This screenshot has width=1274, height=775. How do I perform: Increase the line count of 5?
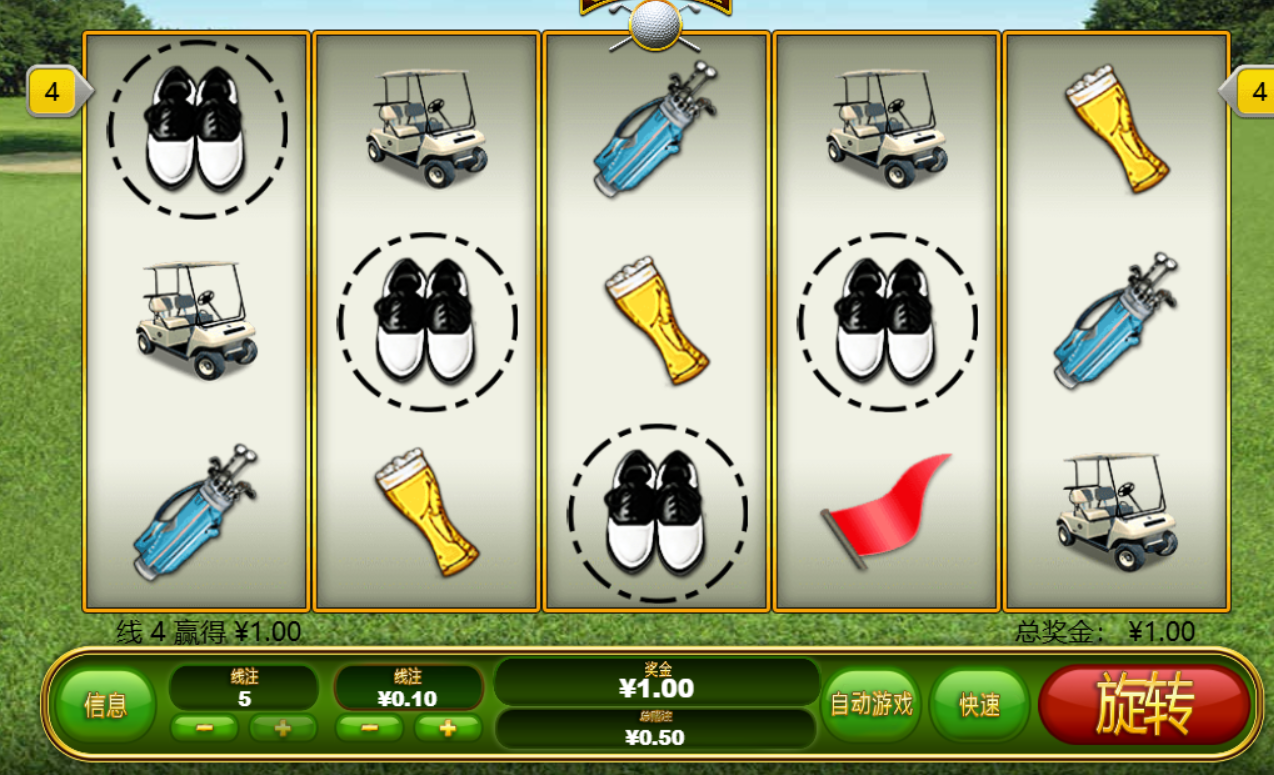coord(282,728)
